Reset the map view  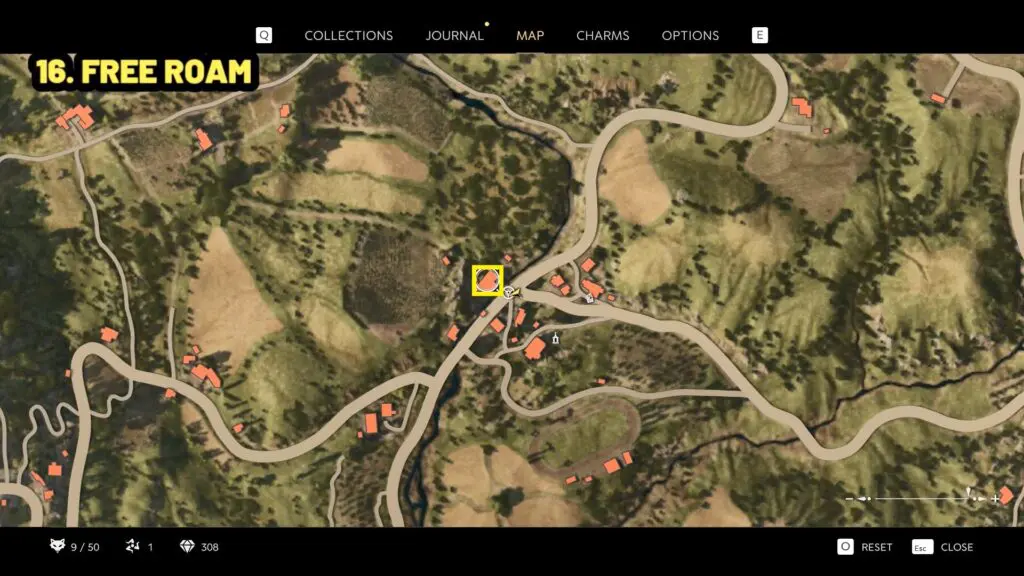point(866,547)
